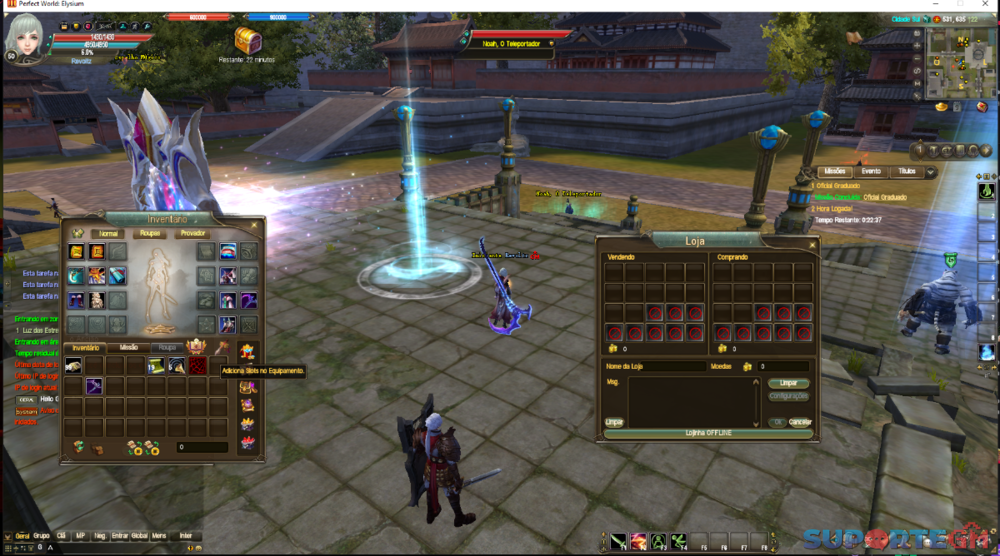Switch to the Roupas equipment tab

pyautogui.click(x=151, y=233)
